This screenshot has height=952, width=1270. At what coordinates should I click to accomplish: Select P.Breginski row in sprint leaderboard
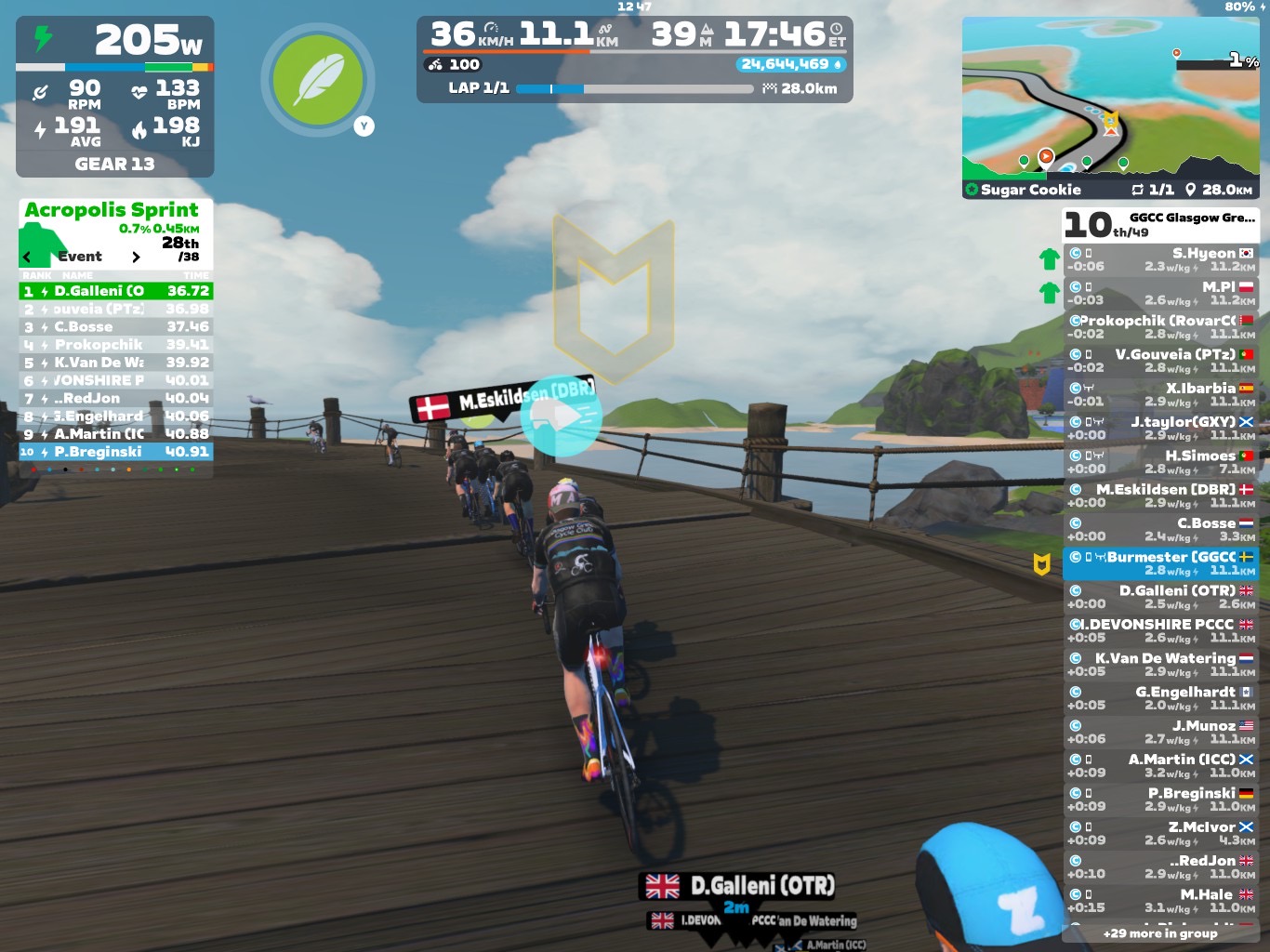pos(116,452)
